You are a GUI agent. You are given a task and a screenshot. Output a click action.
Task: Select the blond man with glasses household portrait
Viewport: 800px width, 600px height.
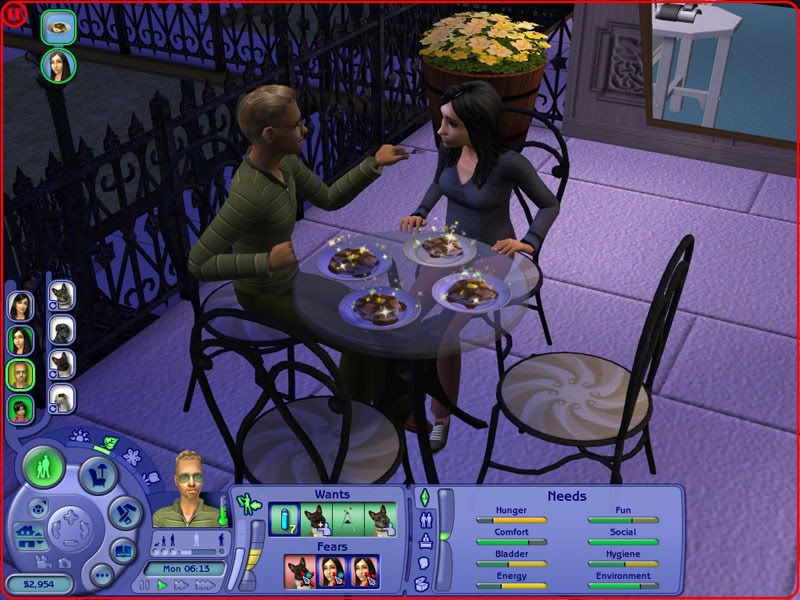coord(21,375)
